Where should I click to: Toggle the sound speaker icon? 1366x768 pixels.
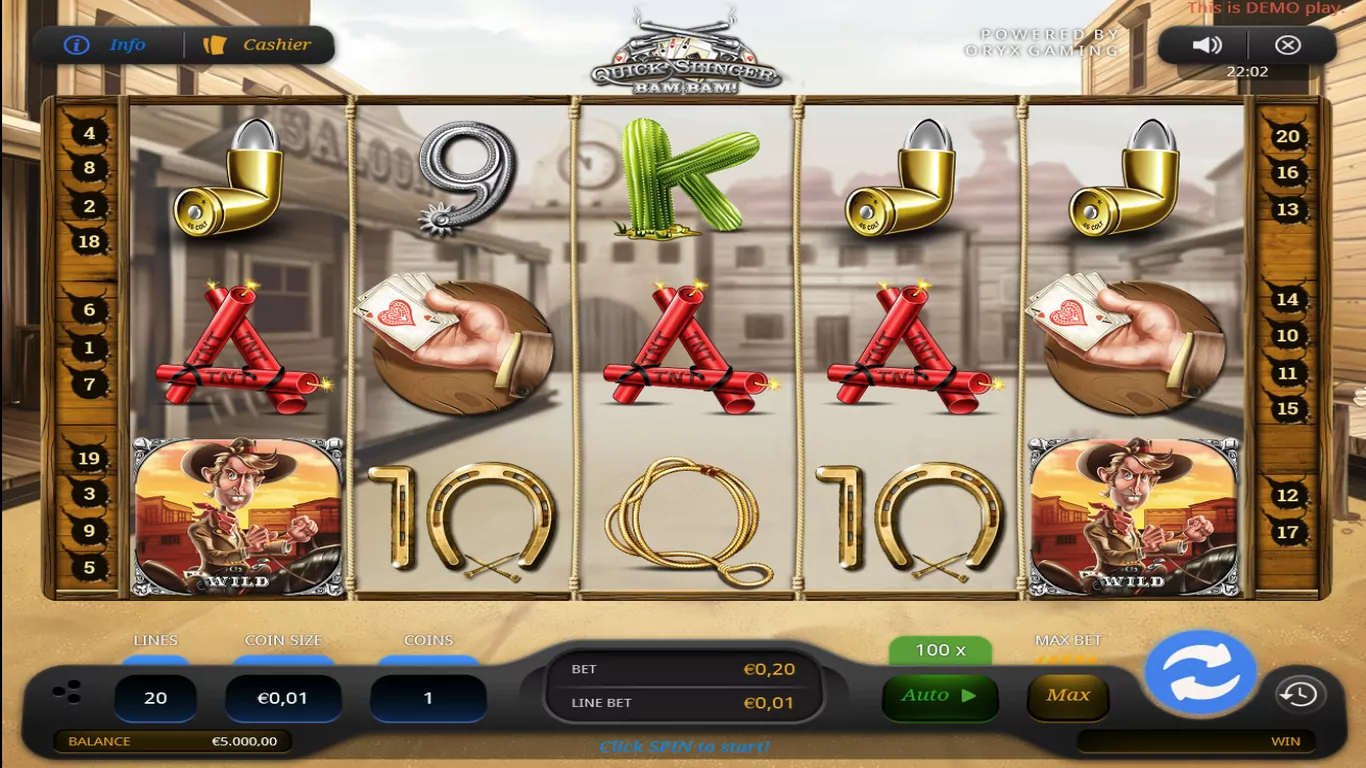pyautogui.click(x=1207, y=45)
